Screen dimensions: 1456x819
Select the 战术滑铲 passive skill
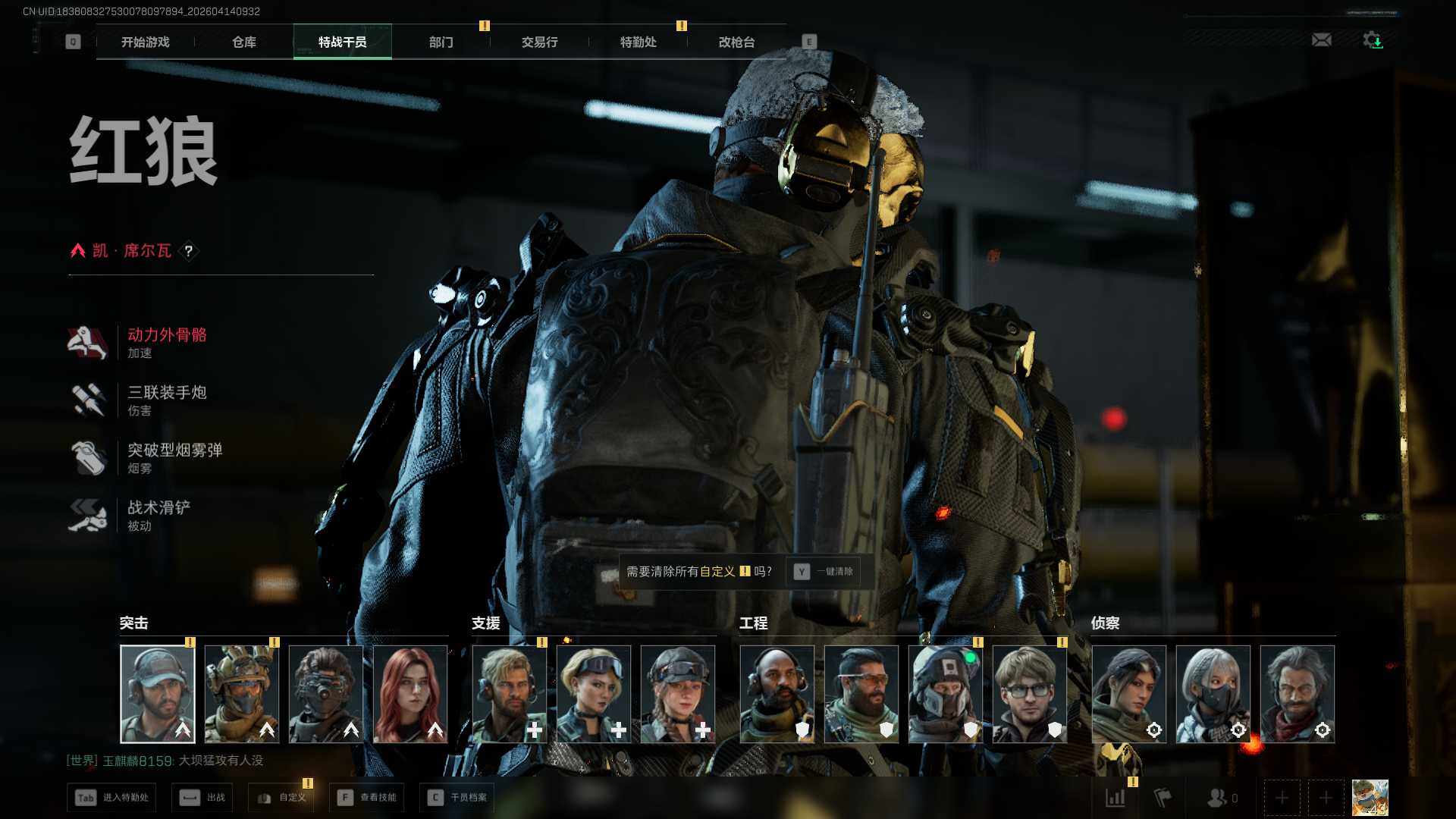(158, 508)
